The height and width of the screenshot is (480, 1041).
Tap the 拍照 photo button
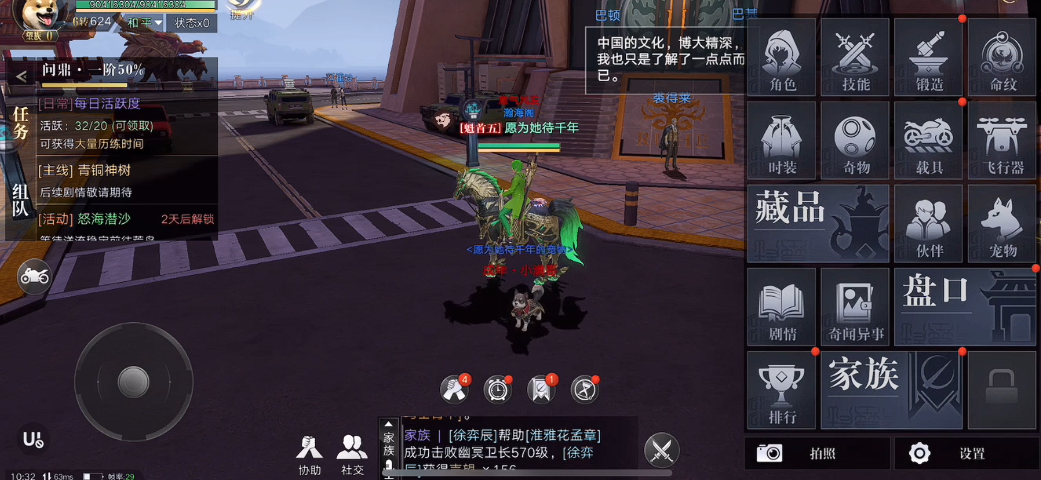point(816,453)
